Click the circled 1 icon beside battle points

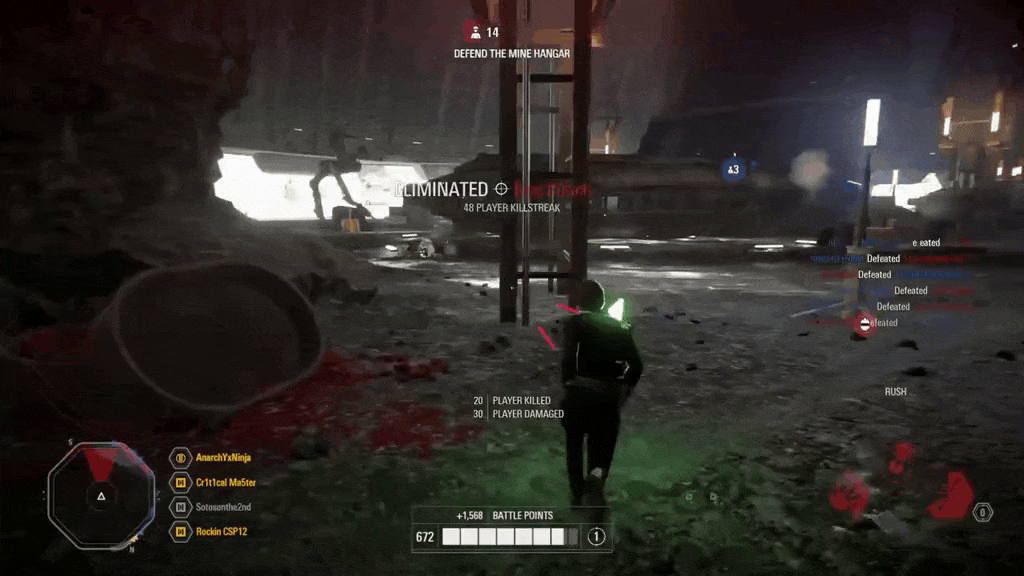596,537
